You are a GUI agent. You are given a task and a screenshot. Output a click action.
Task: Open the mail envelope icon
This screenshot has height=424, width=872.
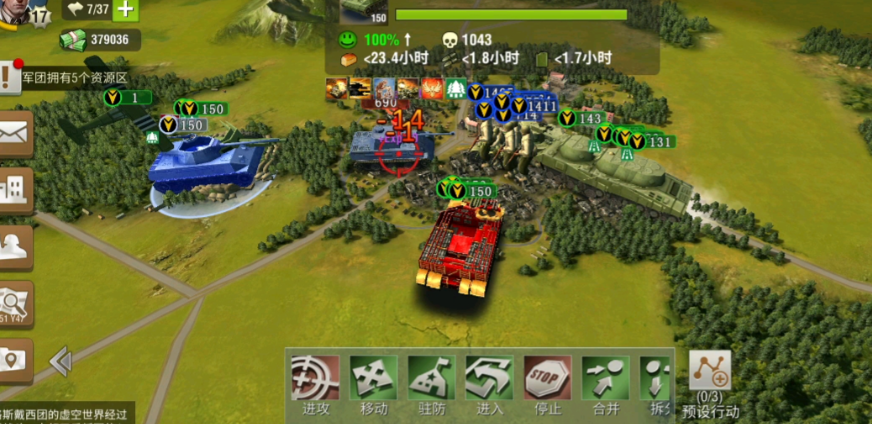15,133
